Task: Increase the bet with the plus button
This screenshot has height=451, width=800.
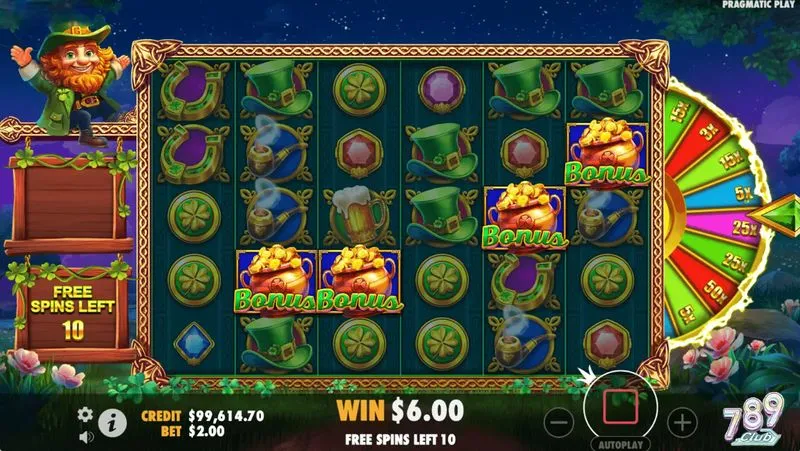Action: click(x=681, y=421)
